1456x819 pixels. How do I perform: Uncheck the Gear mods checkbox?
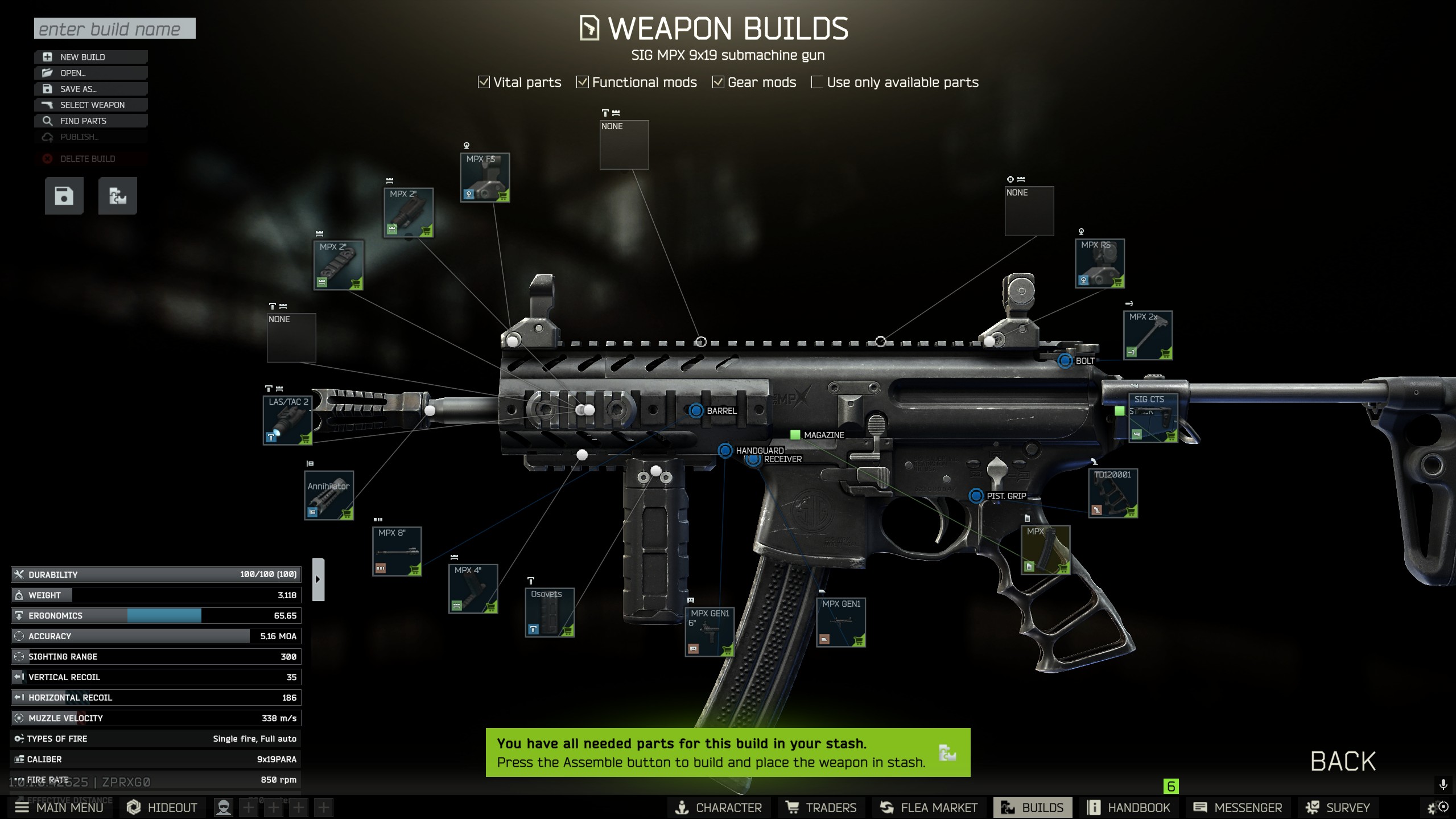coord(719,83)
